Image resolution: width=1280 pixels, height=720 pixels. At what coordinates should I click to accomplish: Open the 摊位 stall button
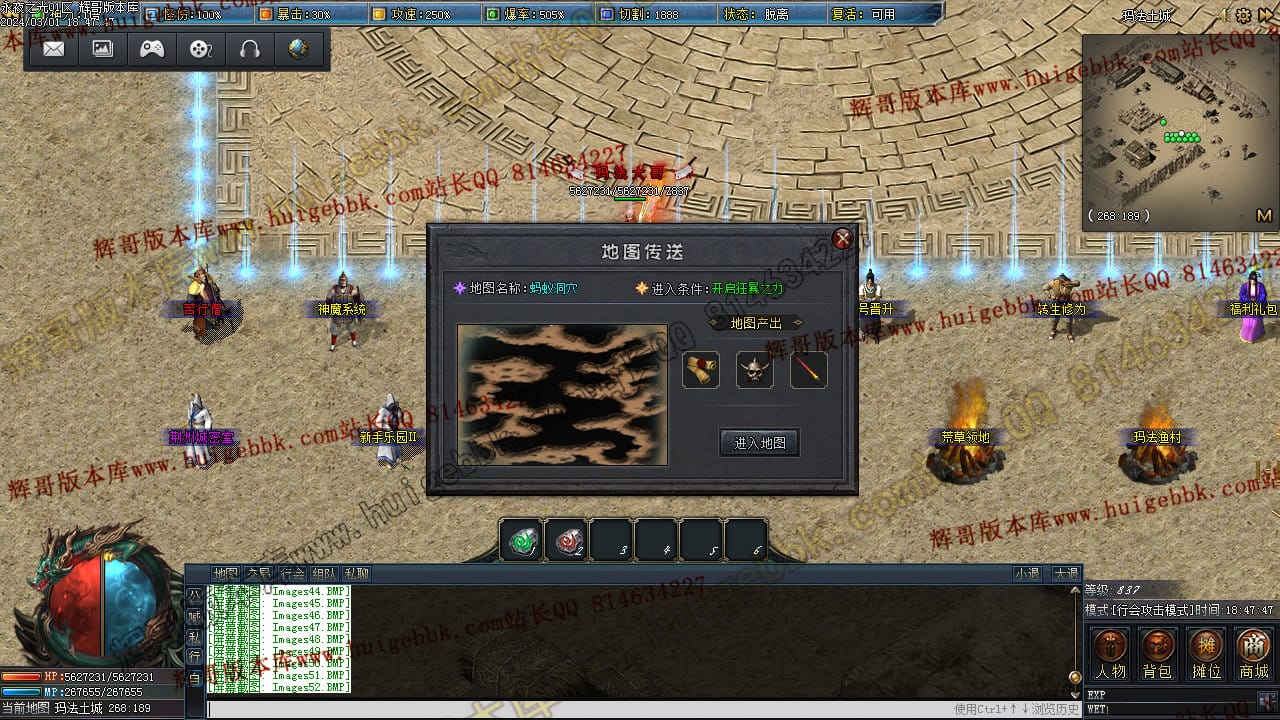[1206, 654]
